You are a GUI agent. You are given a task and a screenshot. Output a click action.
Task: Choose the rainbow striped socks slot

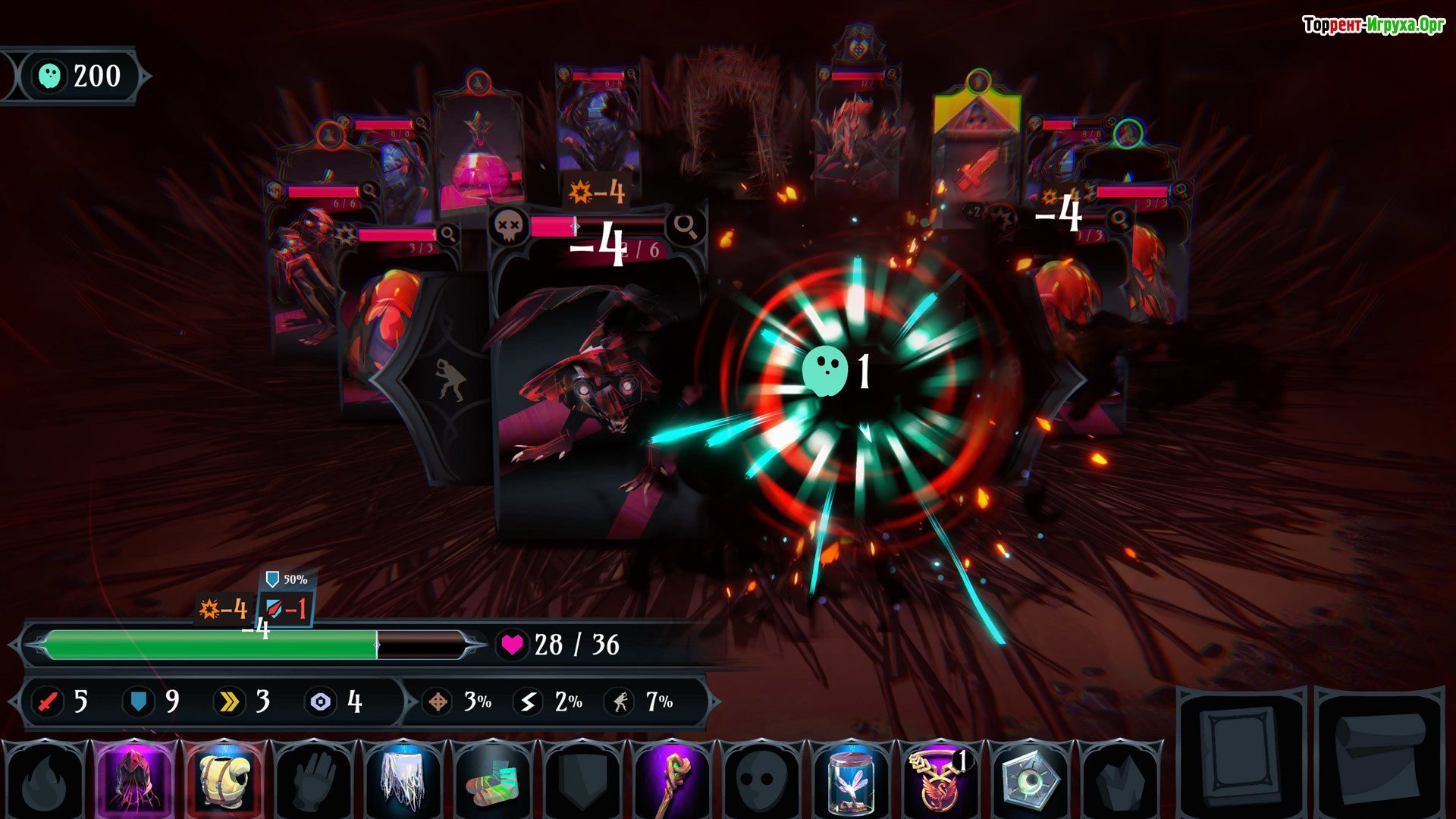492,780
